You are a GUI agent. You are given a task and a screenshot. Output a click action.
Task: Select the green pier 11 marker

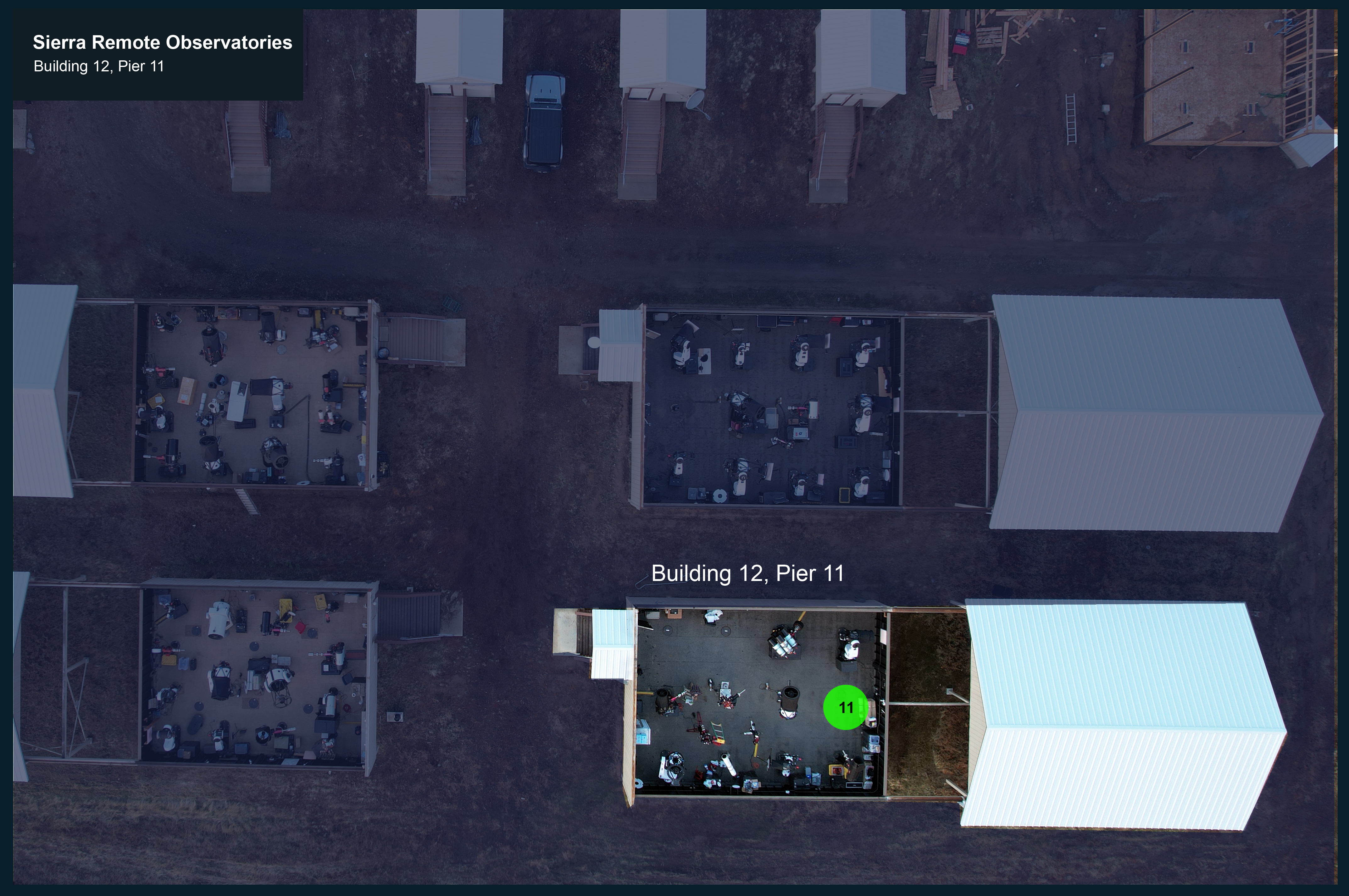pyautogui.click(x=845, y=707)
